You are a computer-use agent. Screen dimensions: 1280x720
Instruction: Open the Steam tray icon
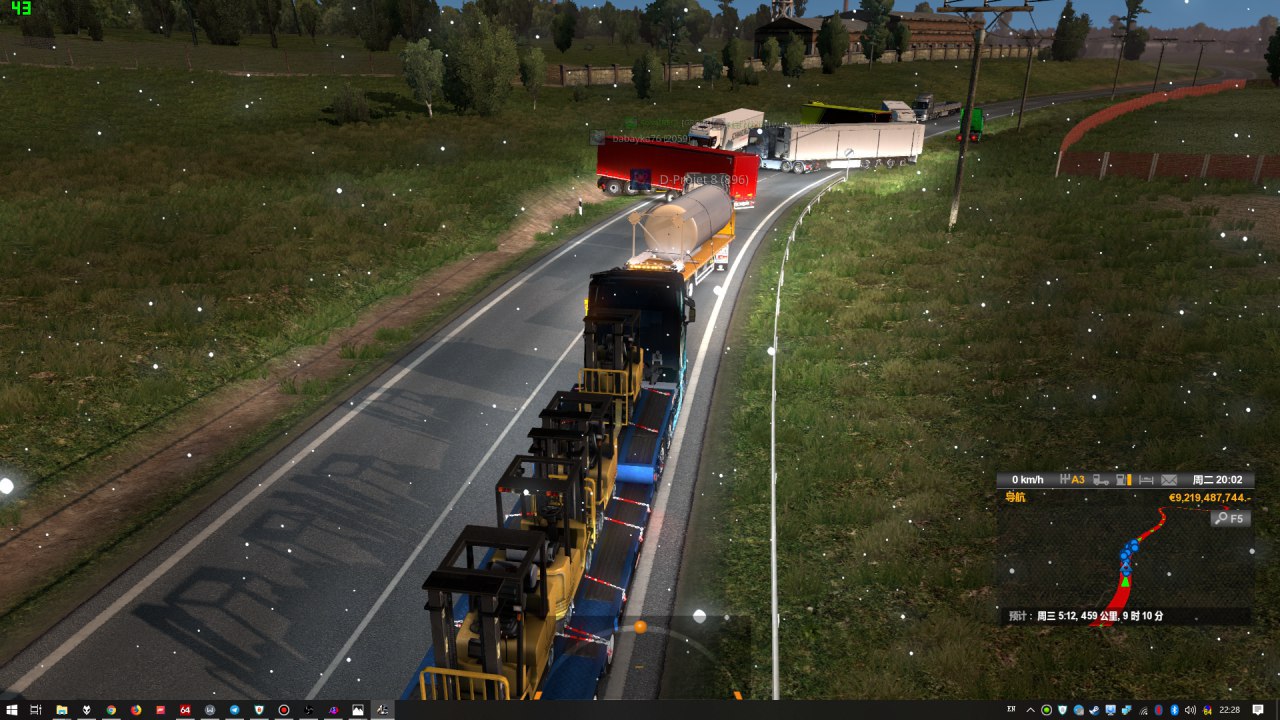(1094, 710)
